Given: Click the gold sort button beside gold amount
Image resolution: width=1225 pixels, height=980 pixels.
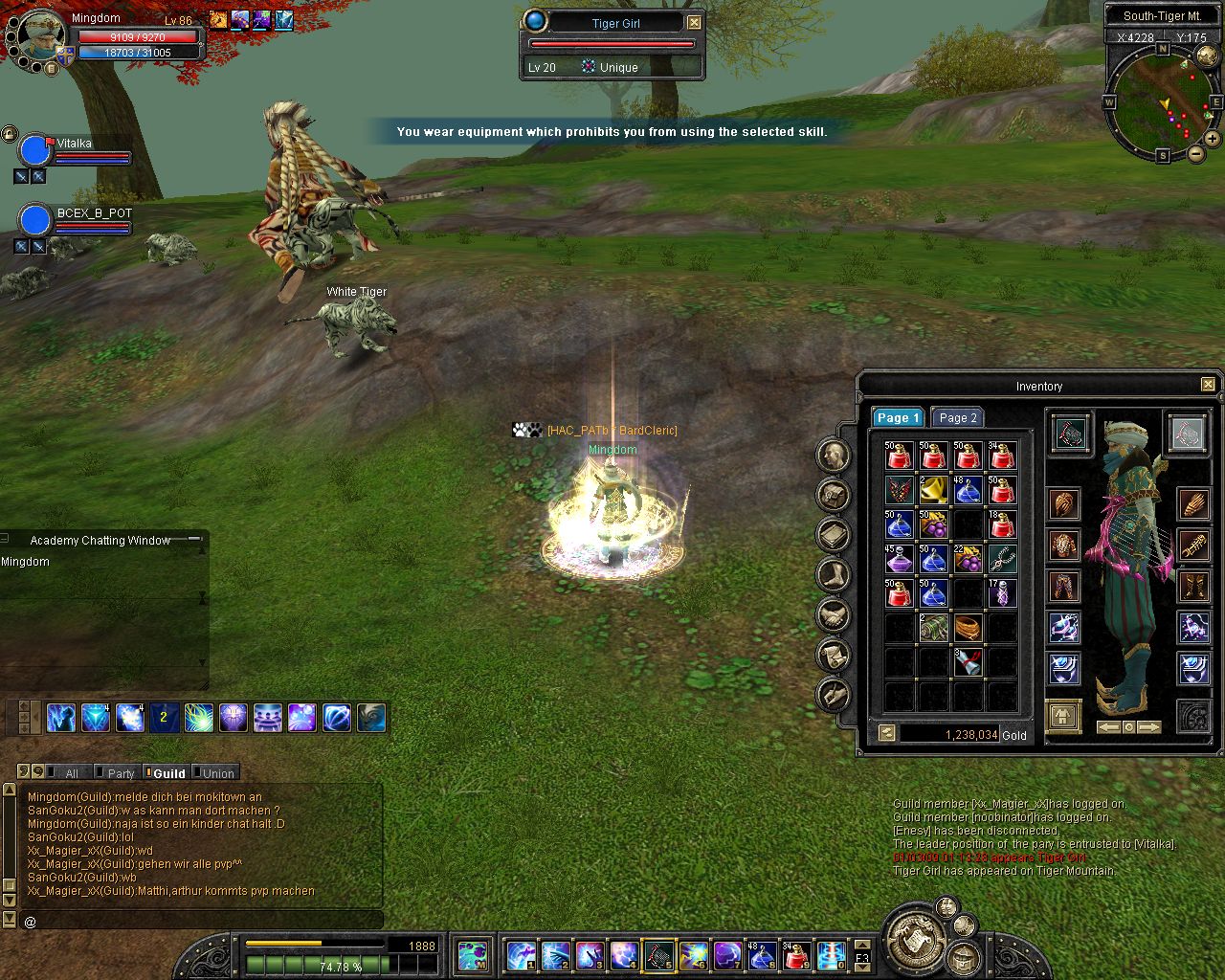Looking at the screenshot, I should point(887,734).
